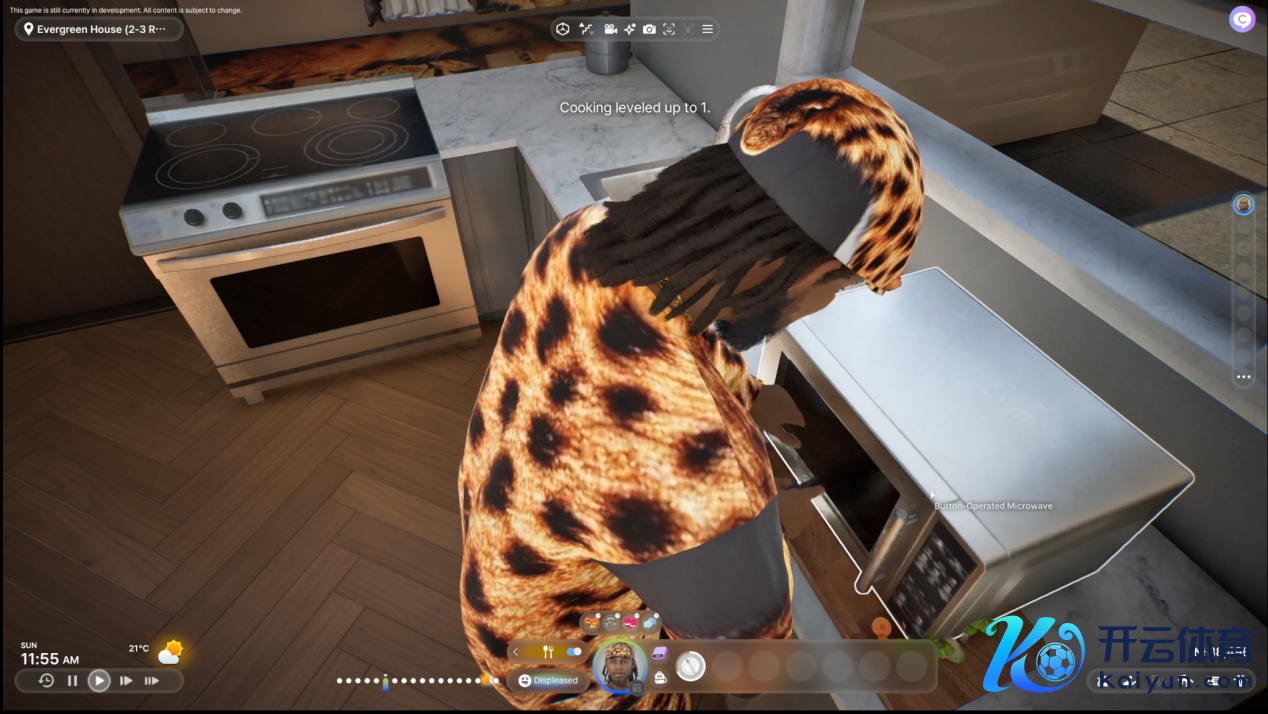
Task: Open the hamburger main menu
Action: 708,29
